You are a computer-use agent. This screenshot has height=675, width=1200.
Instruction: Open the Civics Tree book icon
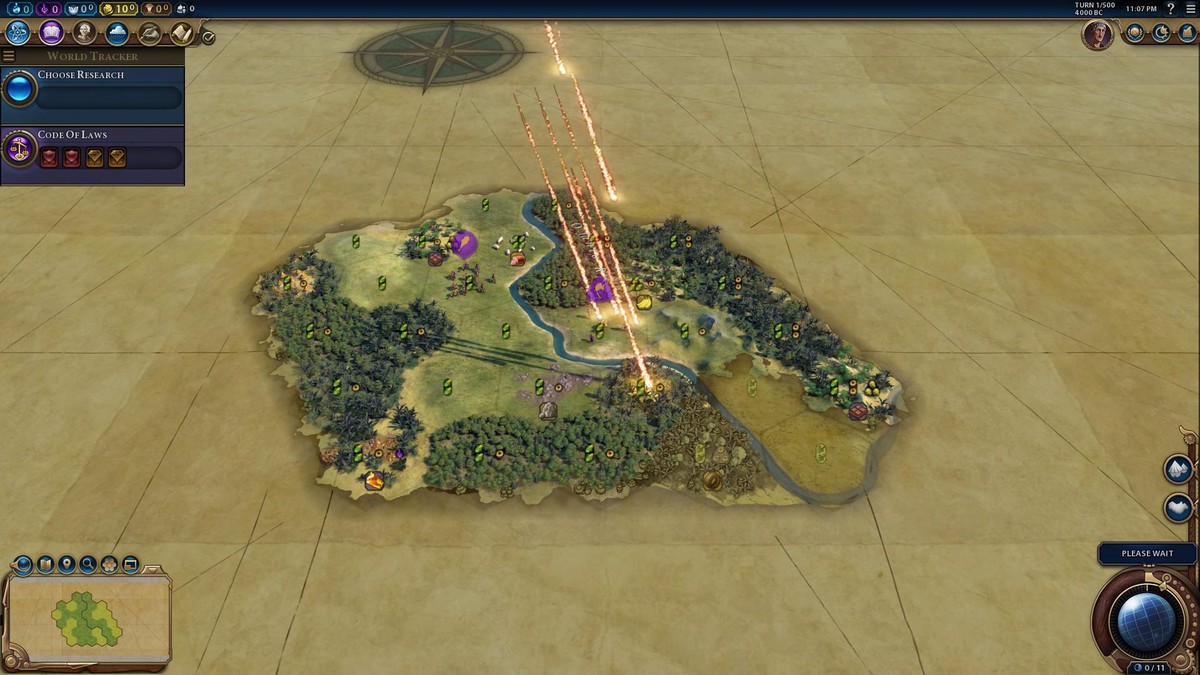51,33
